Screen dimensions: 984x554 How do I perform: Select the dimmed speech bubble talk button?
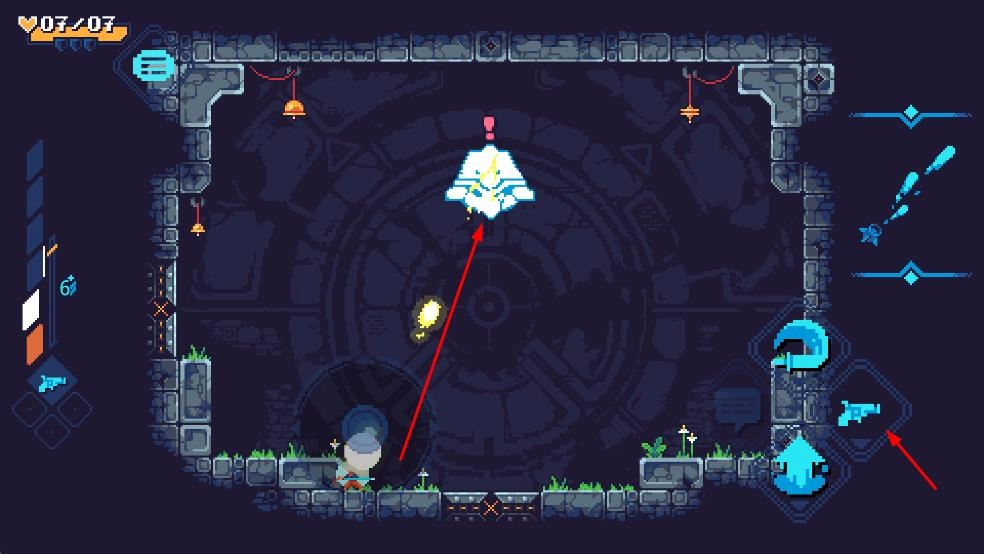(x=738, y=408)
